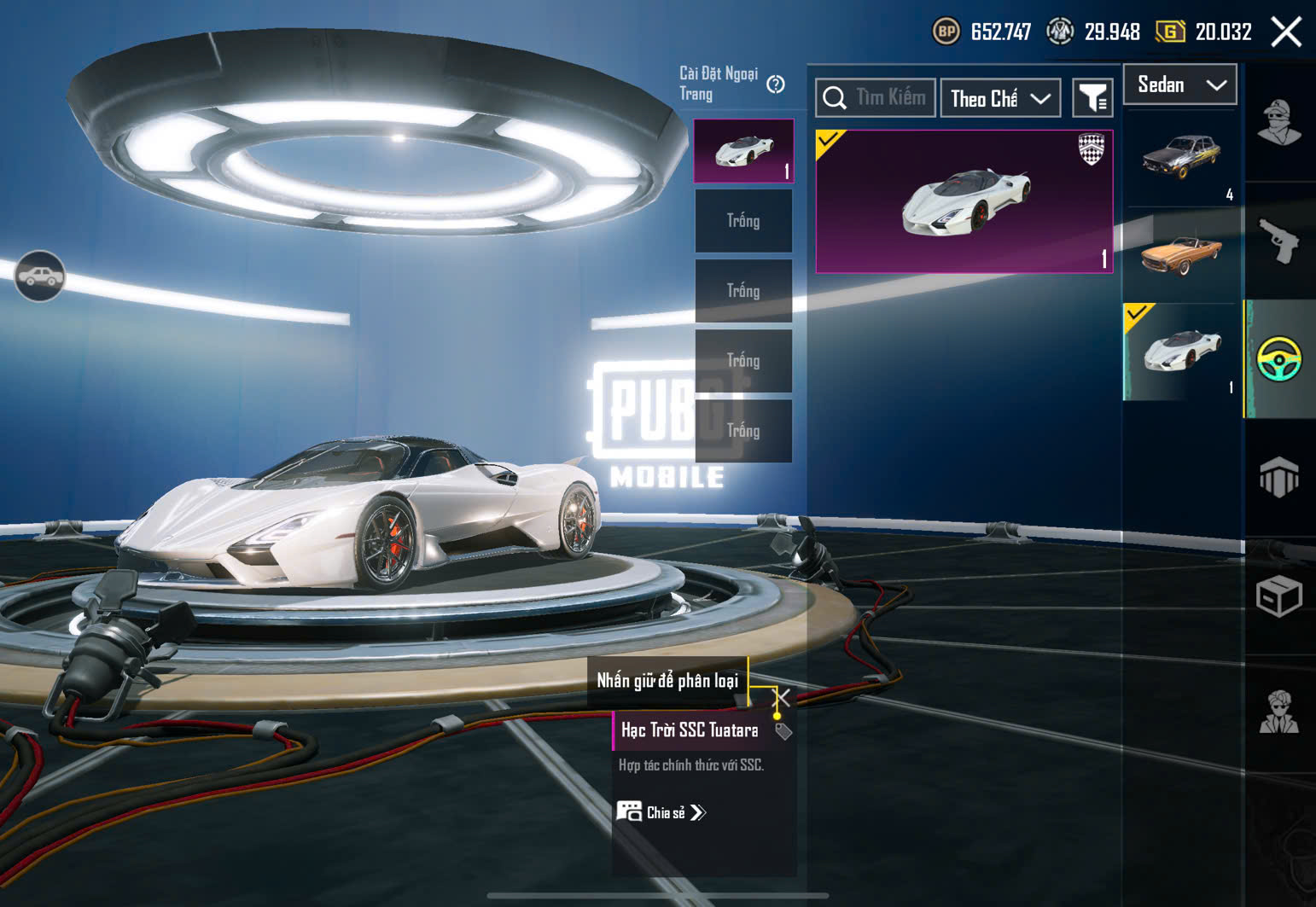
Task: Open the parachute gear category tab
Action: coord(1278,477)
